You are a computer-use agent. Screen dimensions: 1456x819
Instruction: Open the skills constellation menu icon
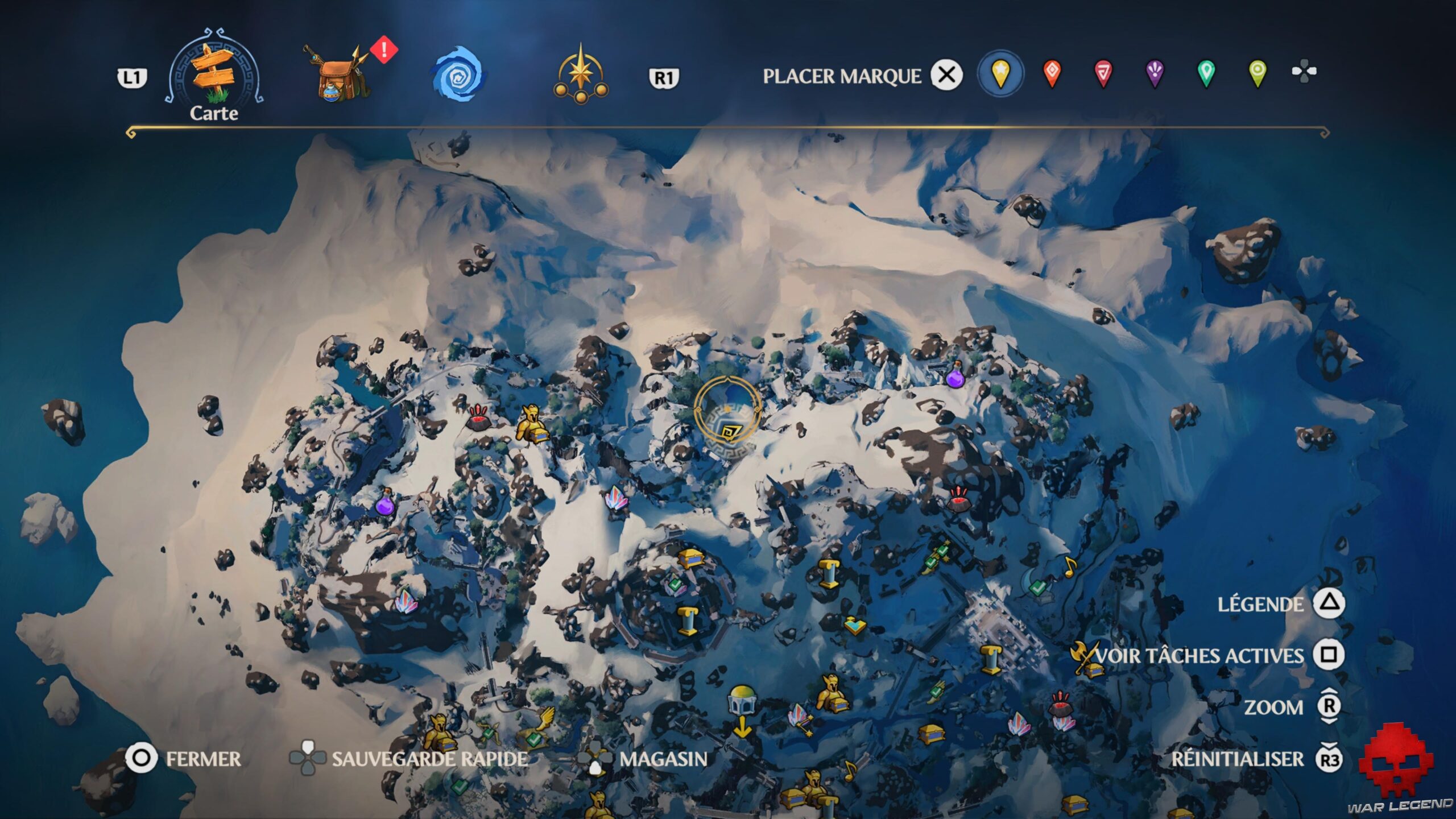580,74
